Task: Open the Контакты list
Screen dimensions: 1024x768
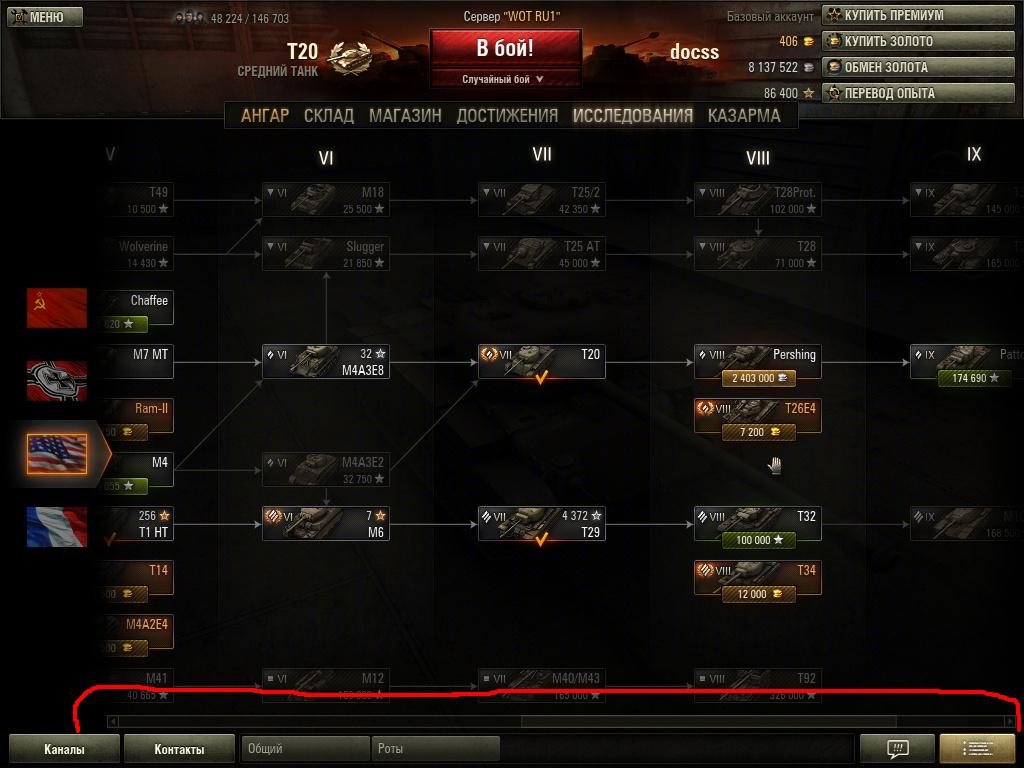Action: coord(179,749)
